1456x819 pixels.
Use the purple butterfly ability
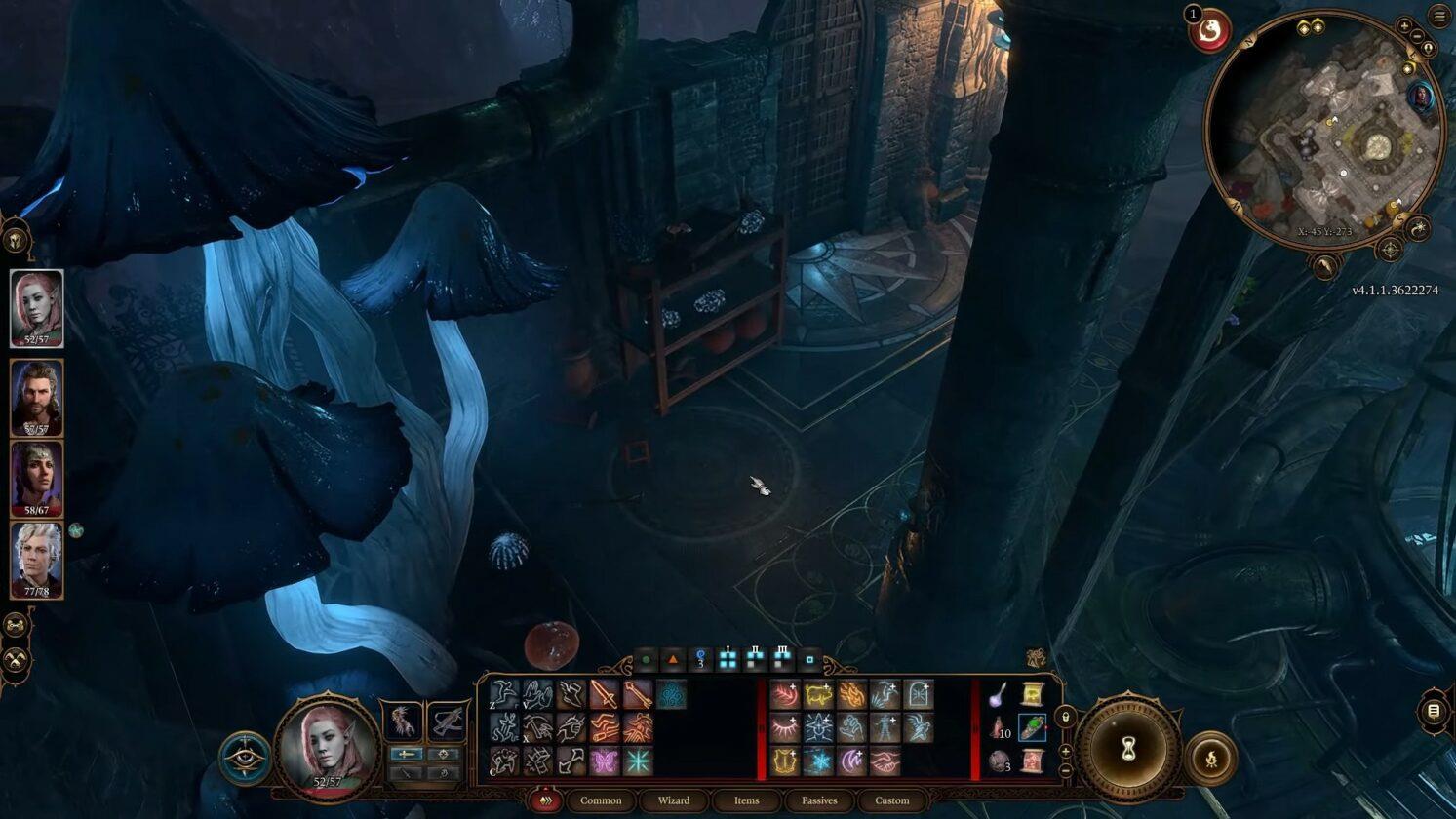tap(604, 760)
